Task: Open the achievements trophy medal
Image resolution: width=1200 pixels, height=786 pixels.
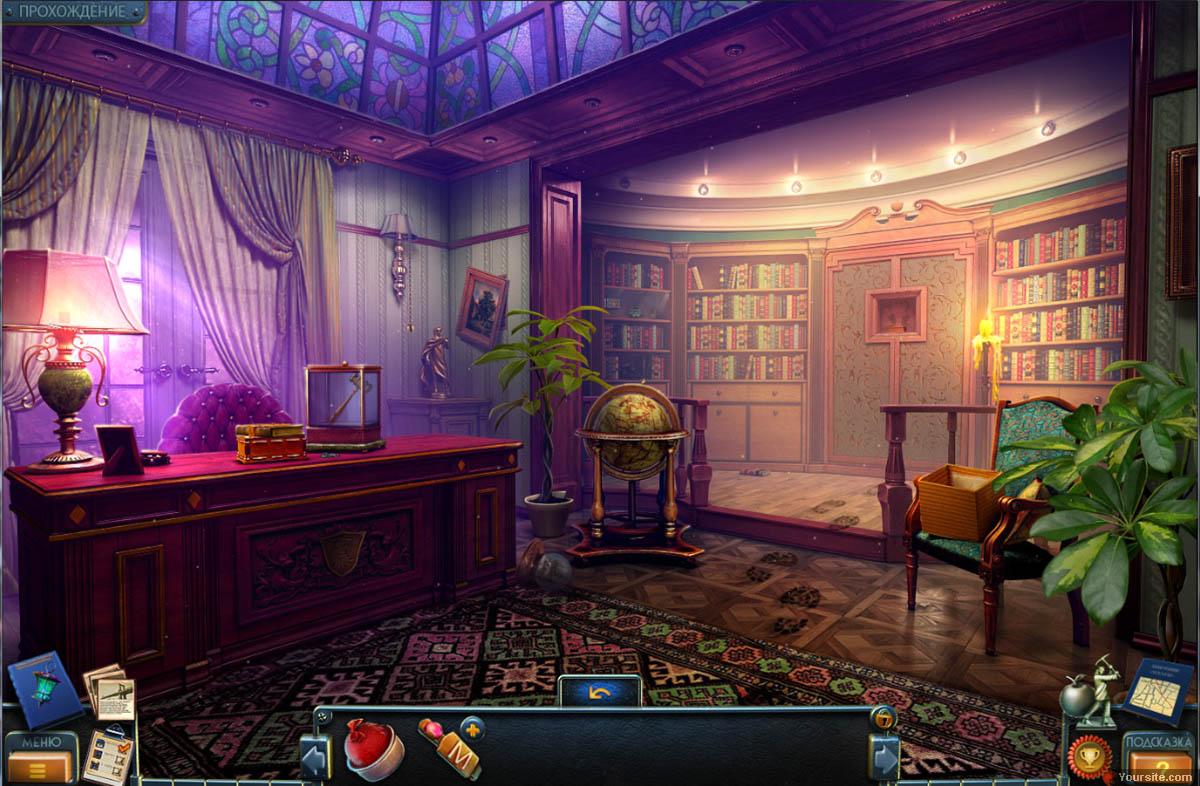Action: [1088, 755]
